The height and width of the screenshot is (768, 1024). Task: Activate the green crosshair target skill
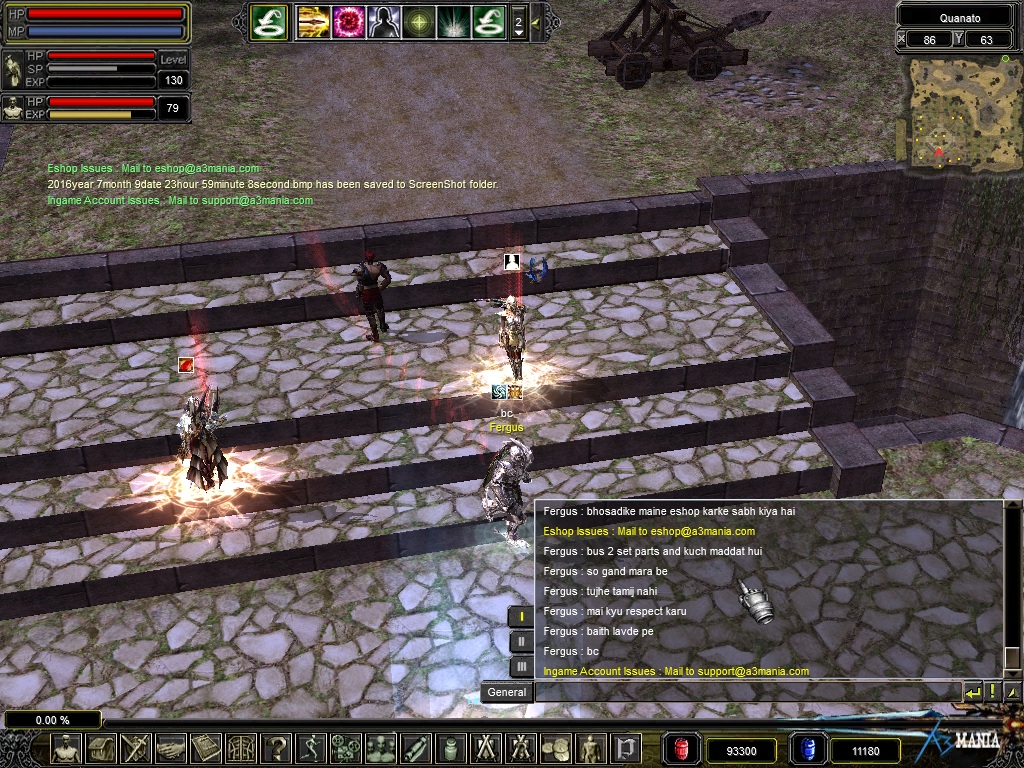418,21
